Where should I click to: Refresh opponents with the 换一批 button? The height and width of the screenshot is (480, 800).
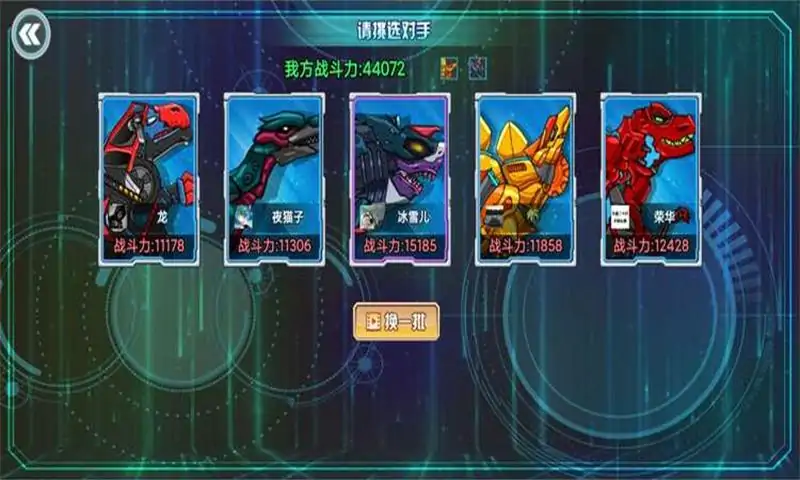coord(397,323)
